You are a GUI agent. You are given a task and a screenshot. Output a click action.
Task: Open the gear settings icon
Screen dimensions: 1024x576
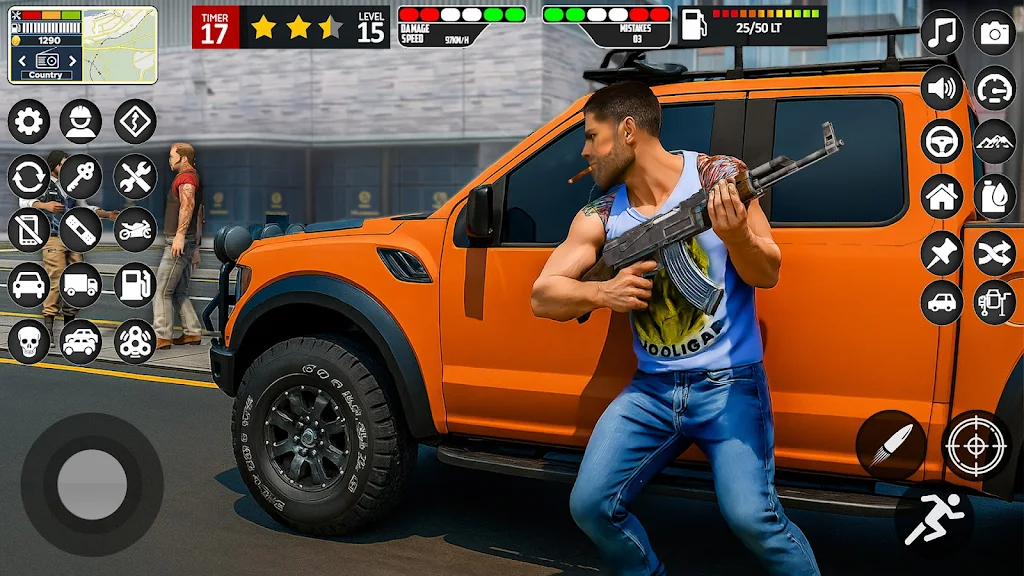[x=29, y=122]
